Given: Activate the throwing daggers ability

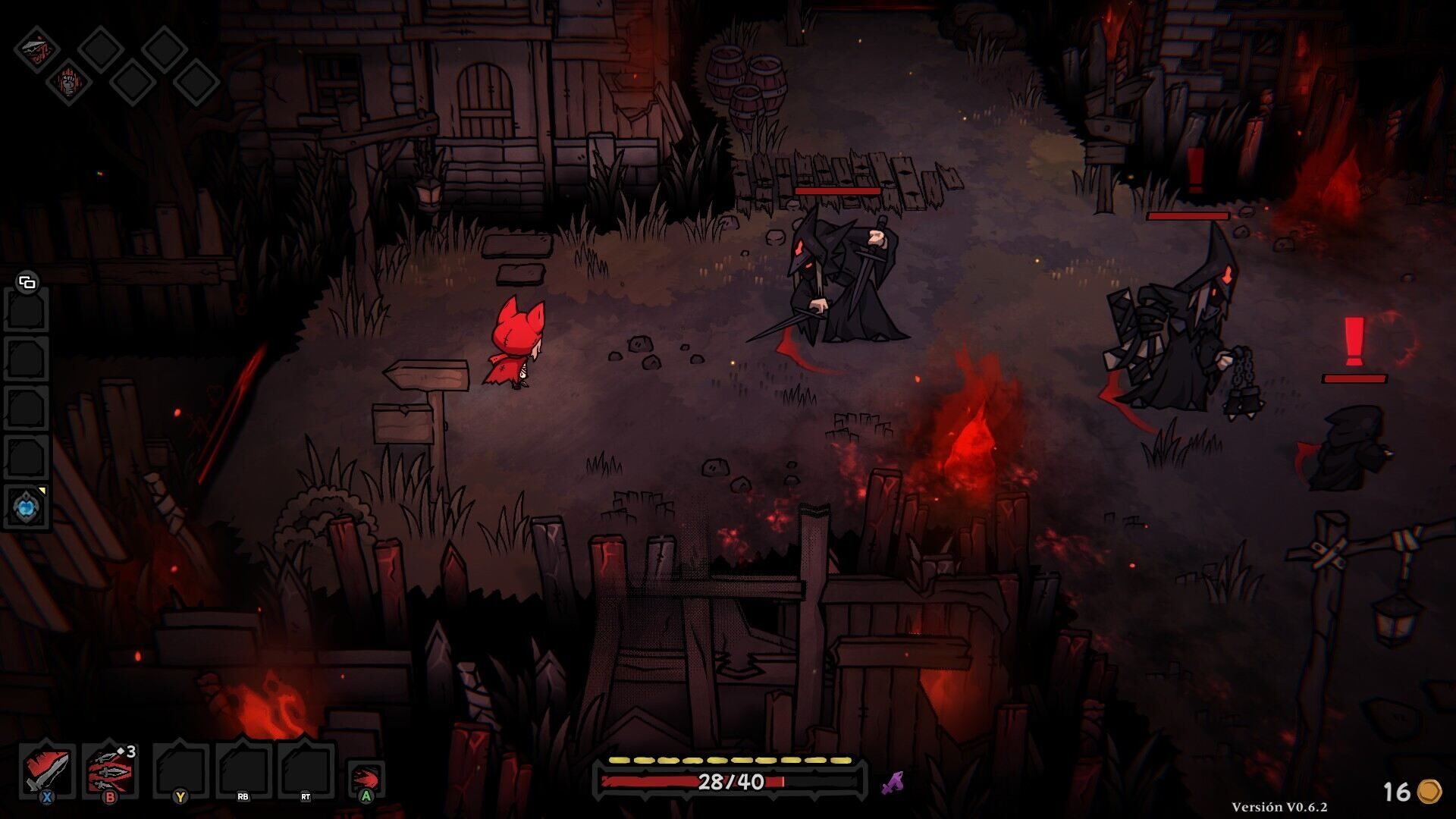Looking at the screenshot, I should click(x=110, y=770).
